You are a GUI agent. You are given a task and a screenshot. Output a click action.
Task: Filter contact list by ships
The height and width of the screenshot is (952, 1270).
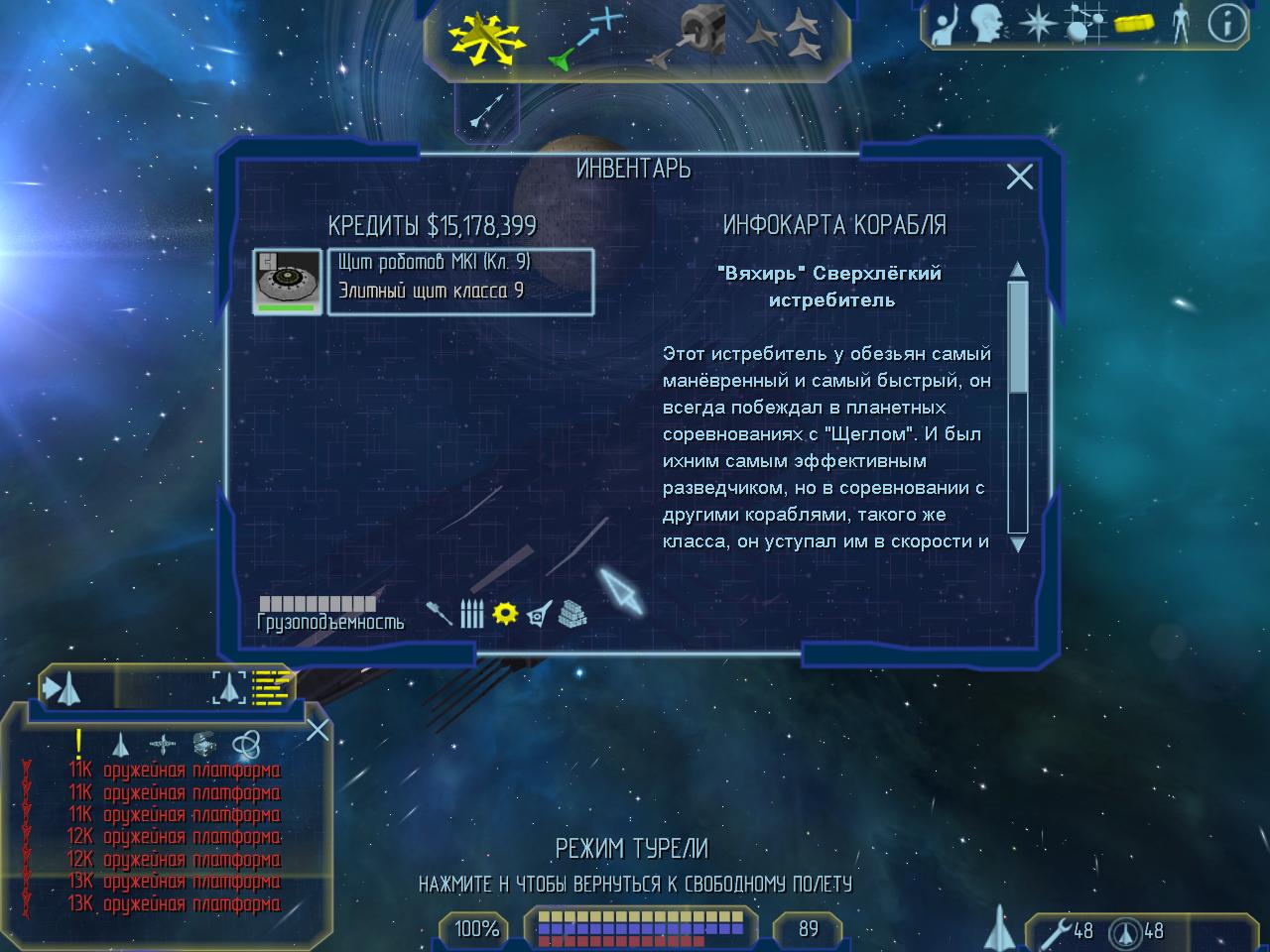pyautogui.click(x=120, y=744)
